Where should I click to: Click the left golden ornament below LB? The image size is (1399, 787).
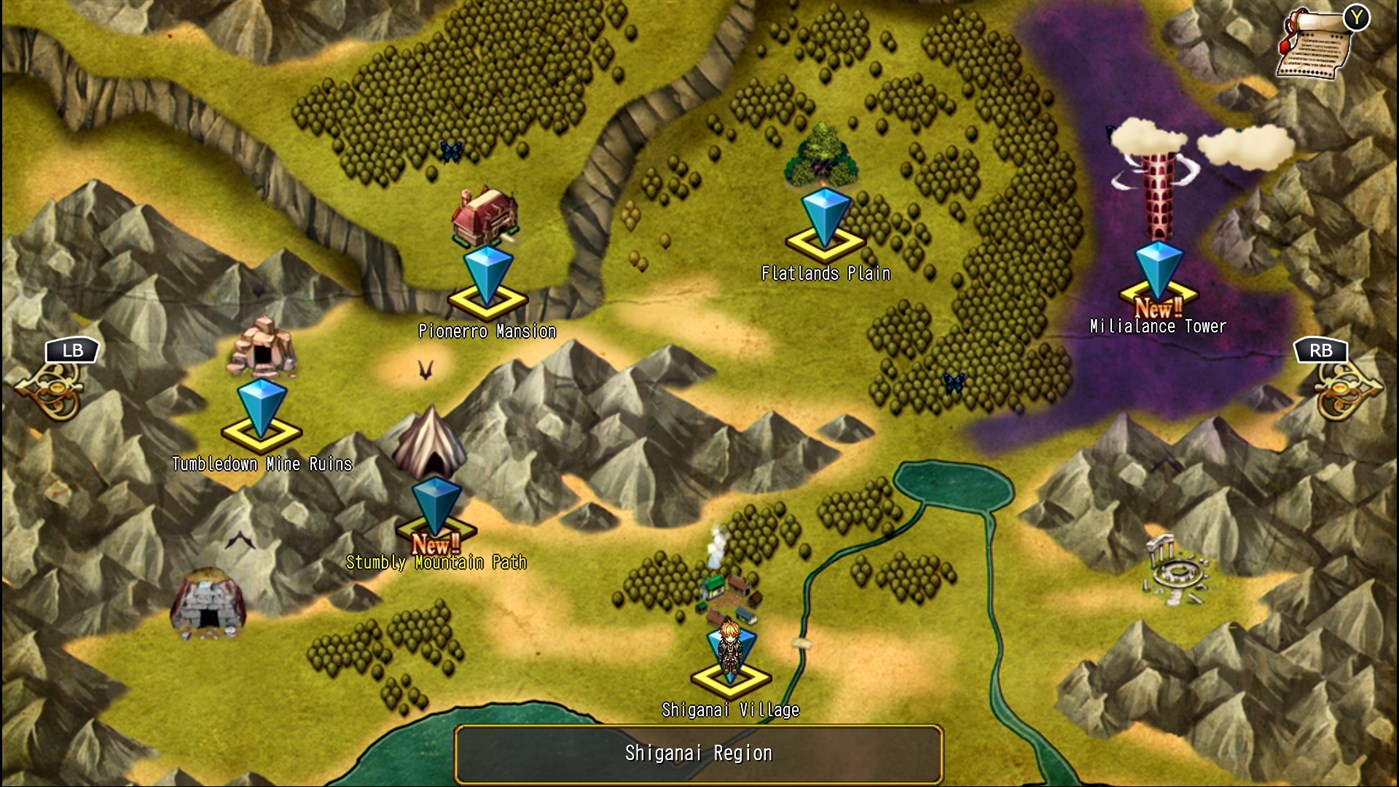pos(55,385)
